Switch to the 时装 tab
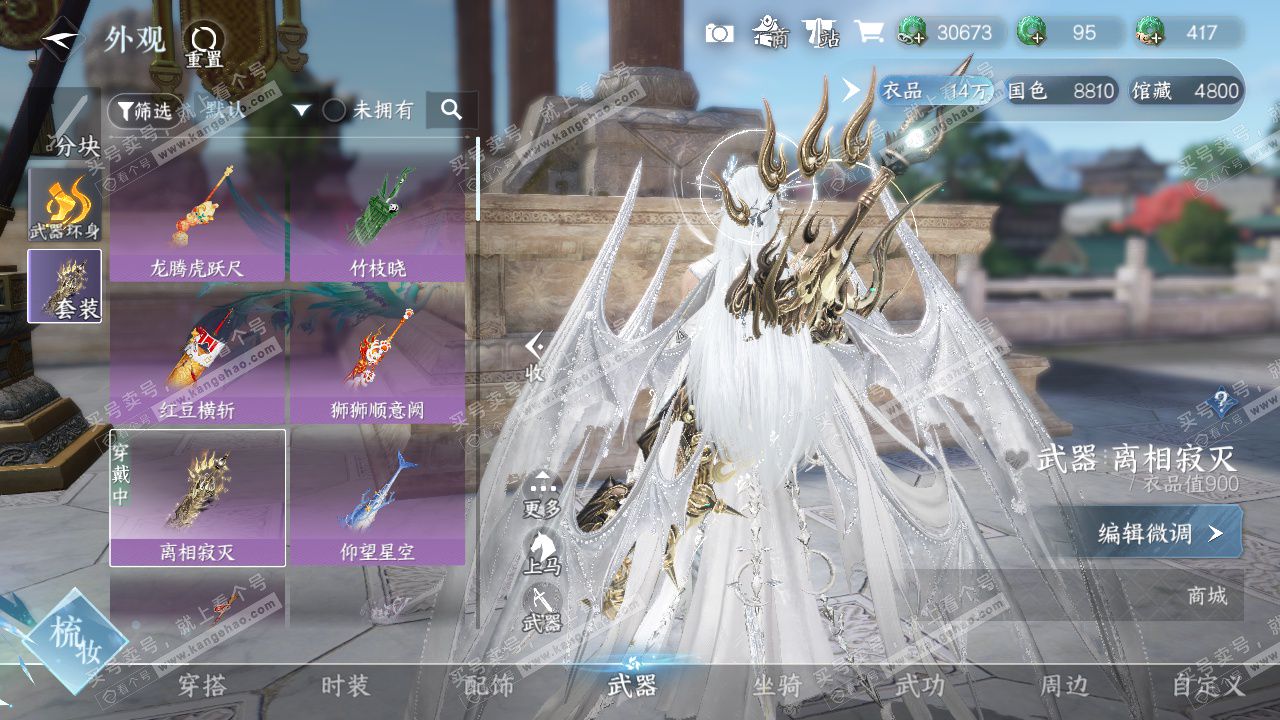Screen dimensions: 1280x720 (346, 686)
